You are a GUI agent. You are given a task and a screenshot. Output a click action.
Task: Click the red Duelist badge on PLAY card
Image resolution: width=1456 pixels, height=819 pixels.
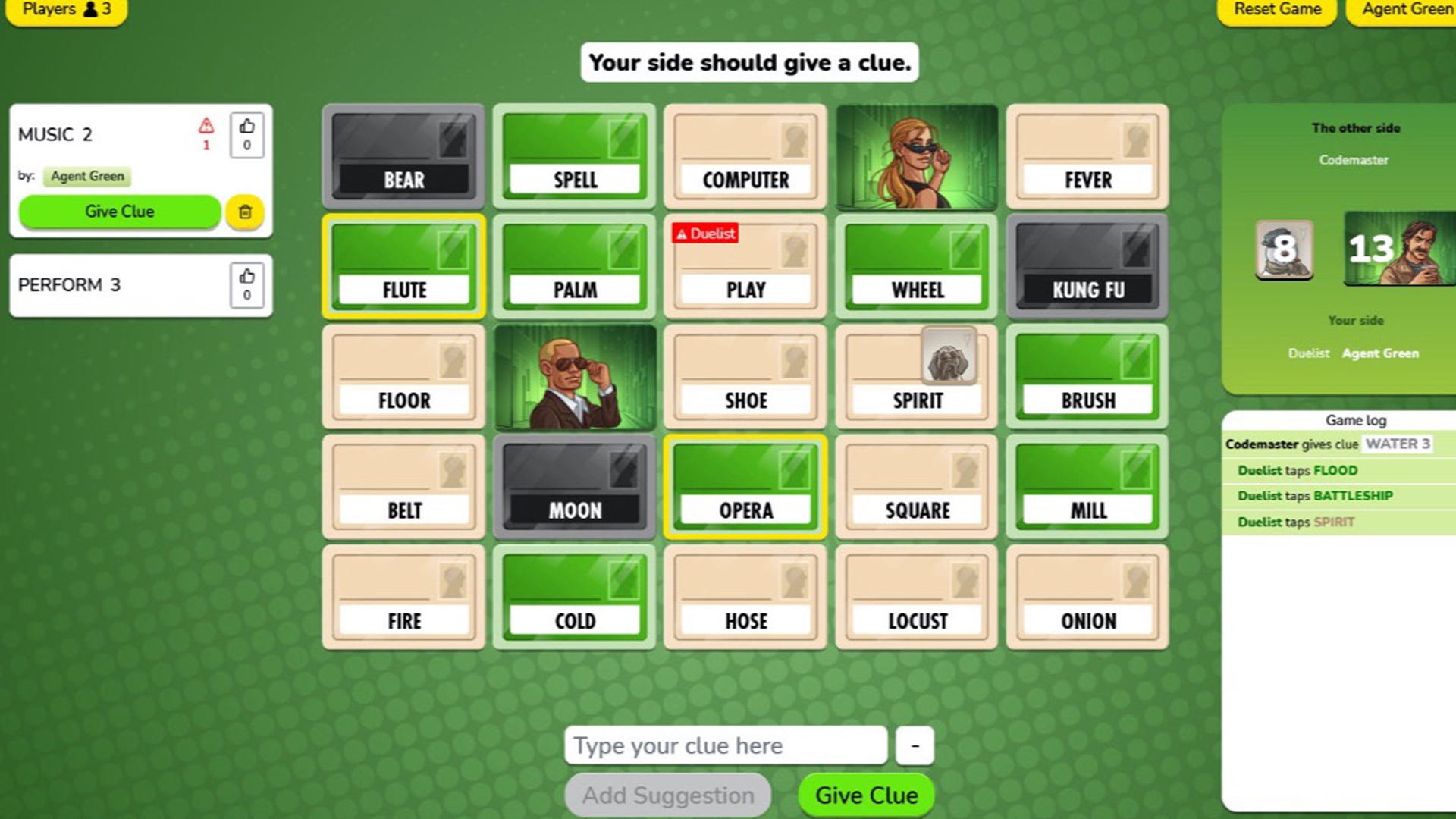point(706,234)
